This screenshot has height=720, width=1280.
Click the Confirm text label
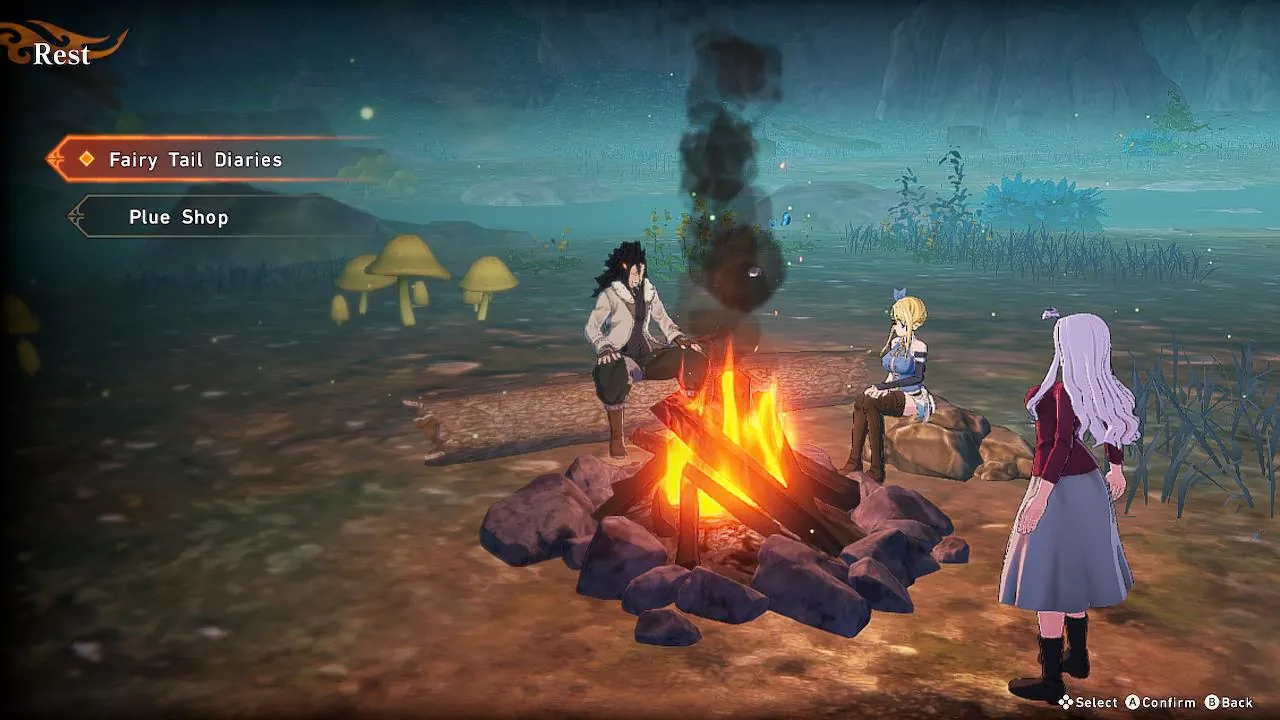tap(1168, 703)
